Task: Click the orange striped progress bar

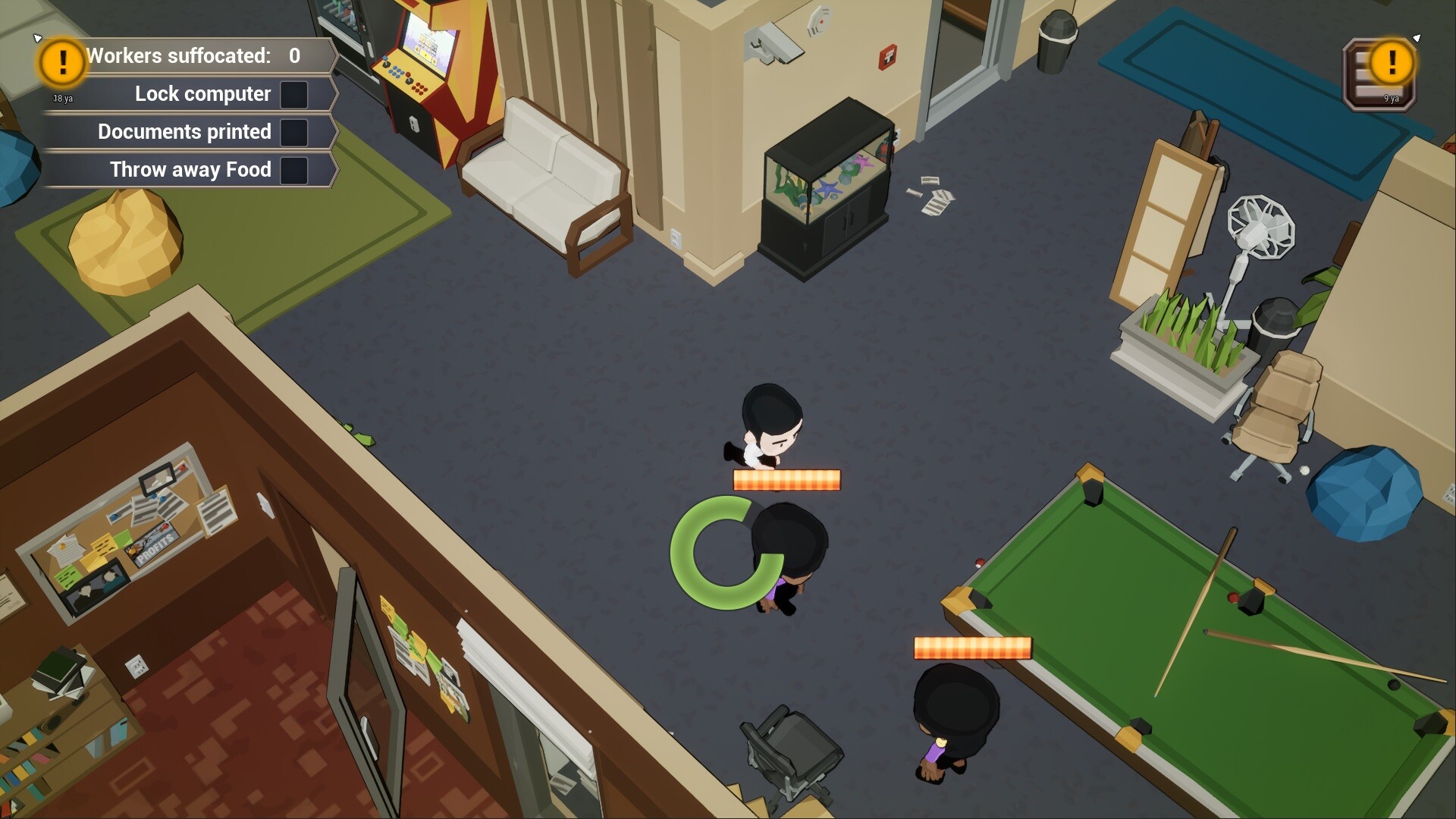Action: 786,480
